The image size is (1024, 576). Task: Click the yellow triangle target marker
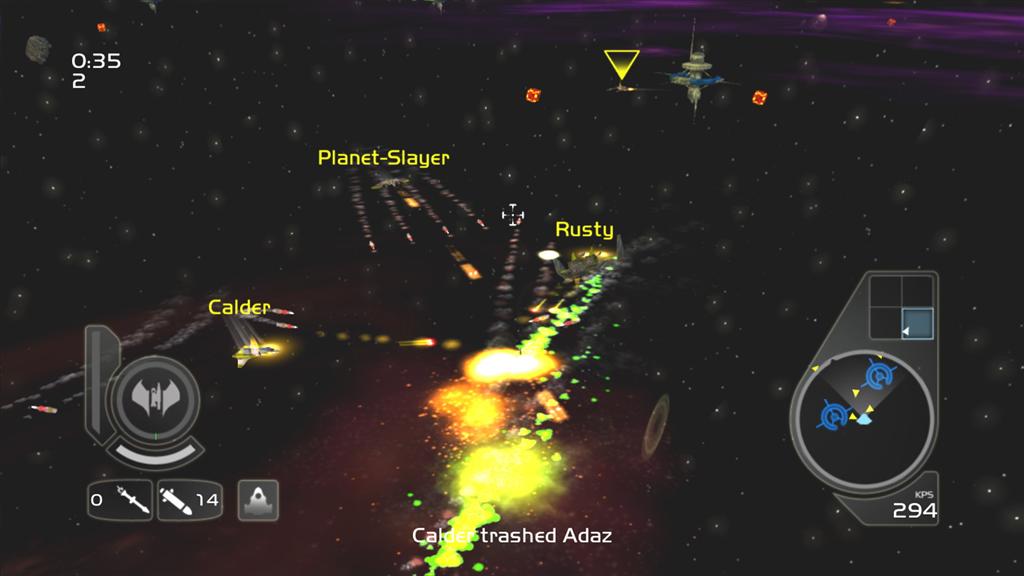[621, 64]
